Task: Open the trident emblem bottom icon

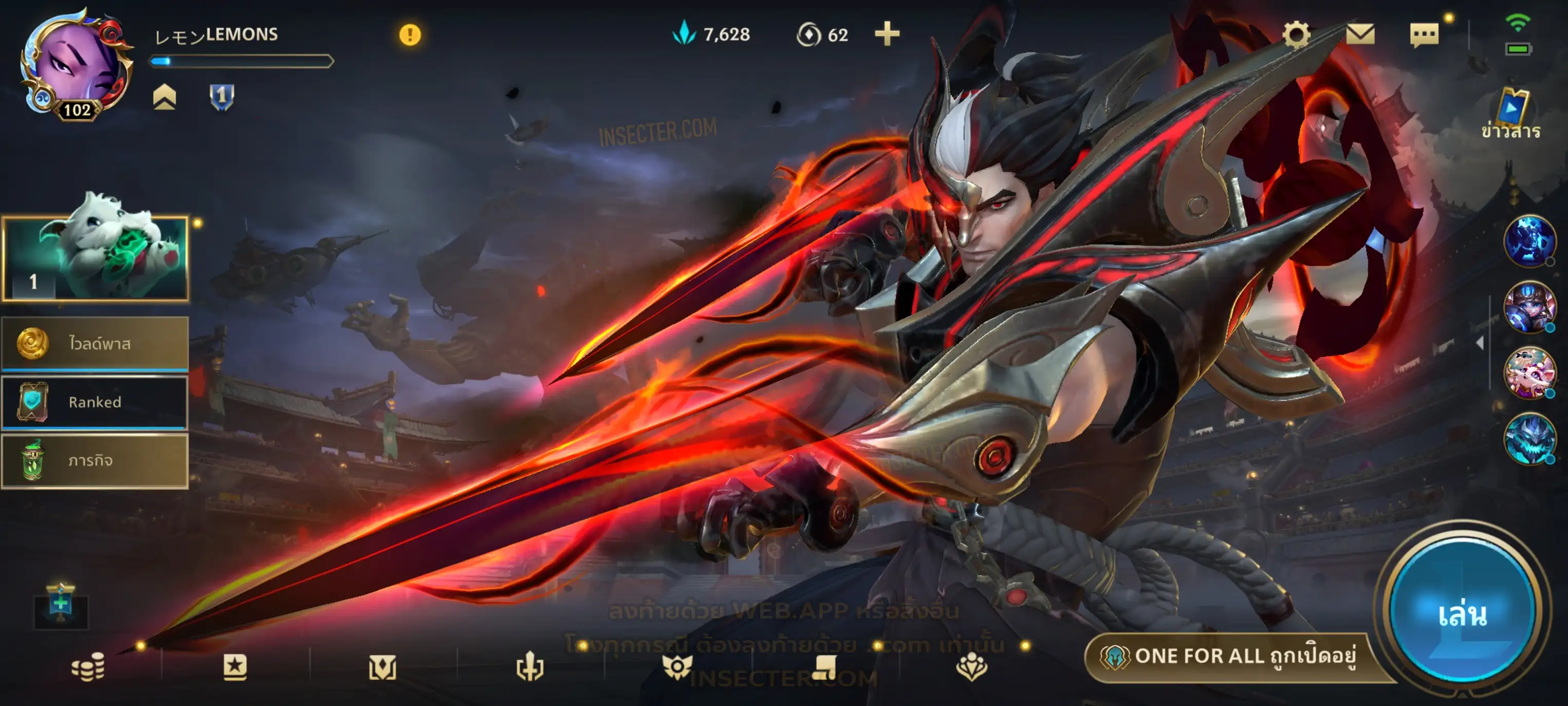Action: [x=529, y=667]
